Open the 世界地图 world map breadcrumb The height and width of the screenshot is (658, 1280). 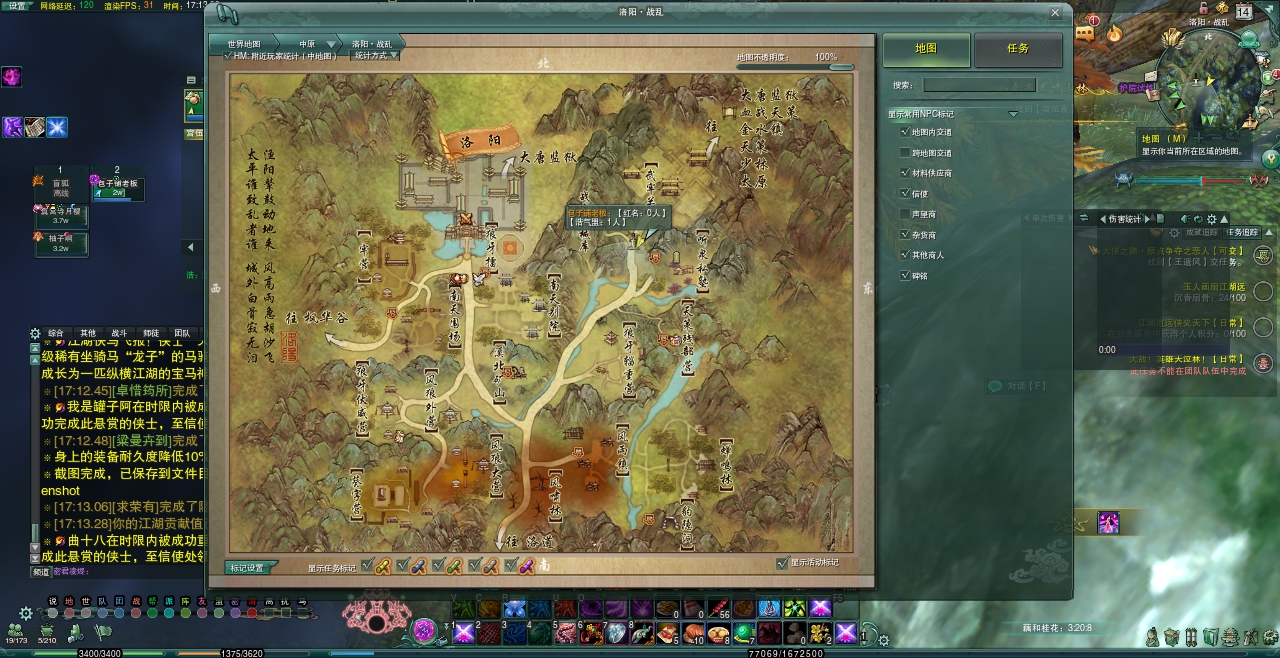[243, 44]
